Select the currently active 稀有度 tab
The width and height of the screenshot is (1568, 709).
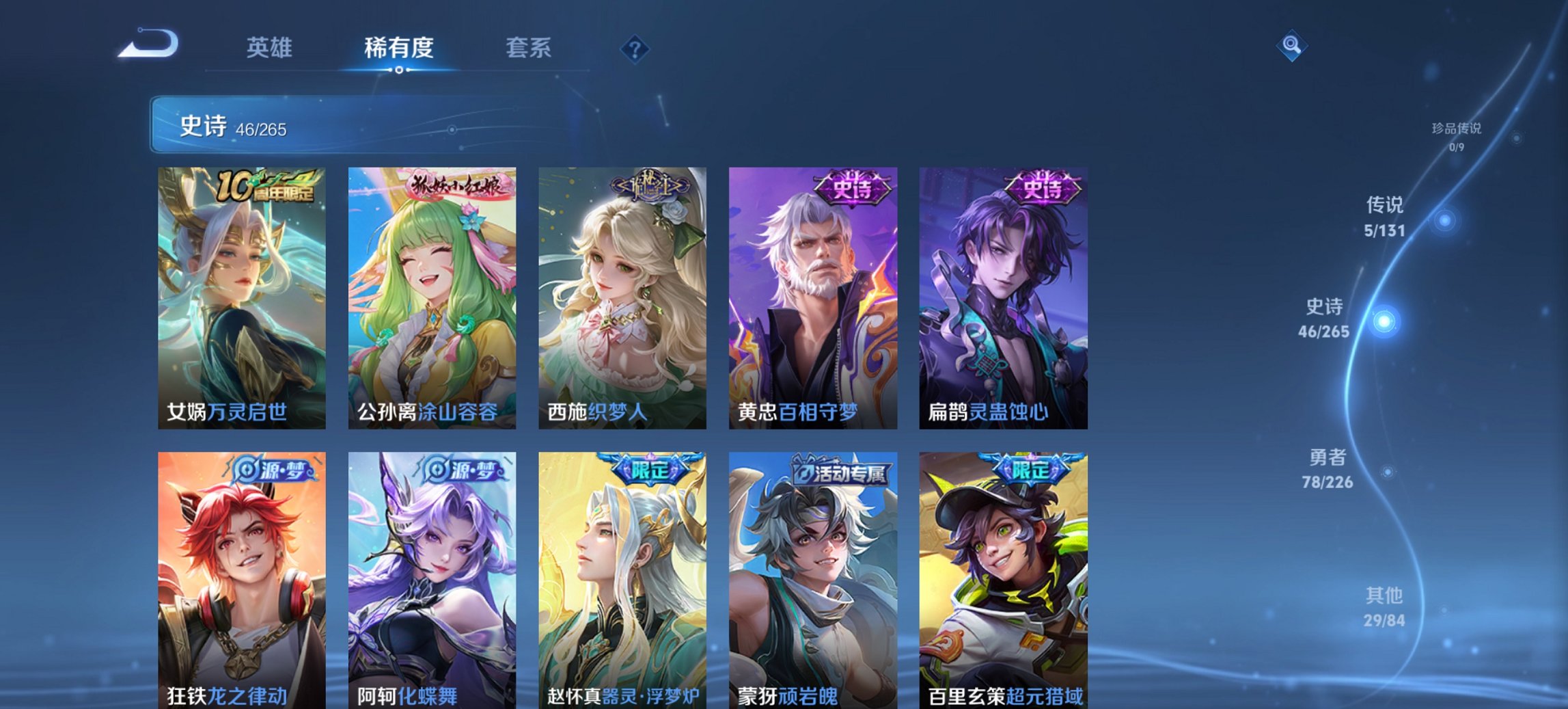point(398,48)
